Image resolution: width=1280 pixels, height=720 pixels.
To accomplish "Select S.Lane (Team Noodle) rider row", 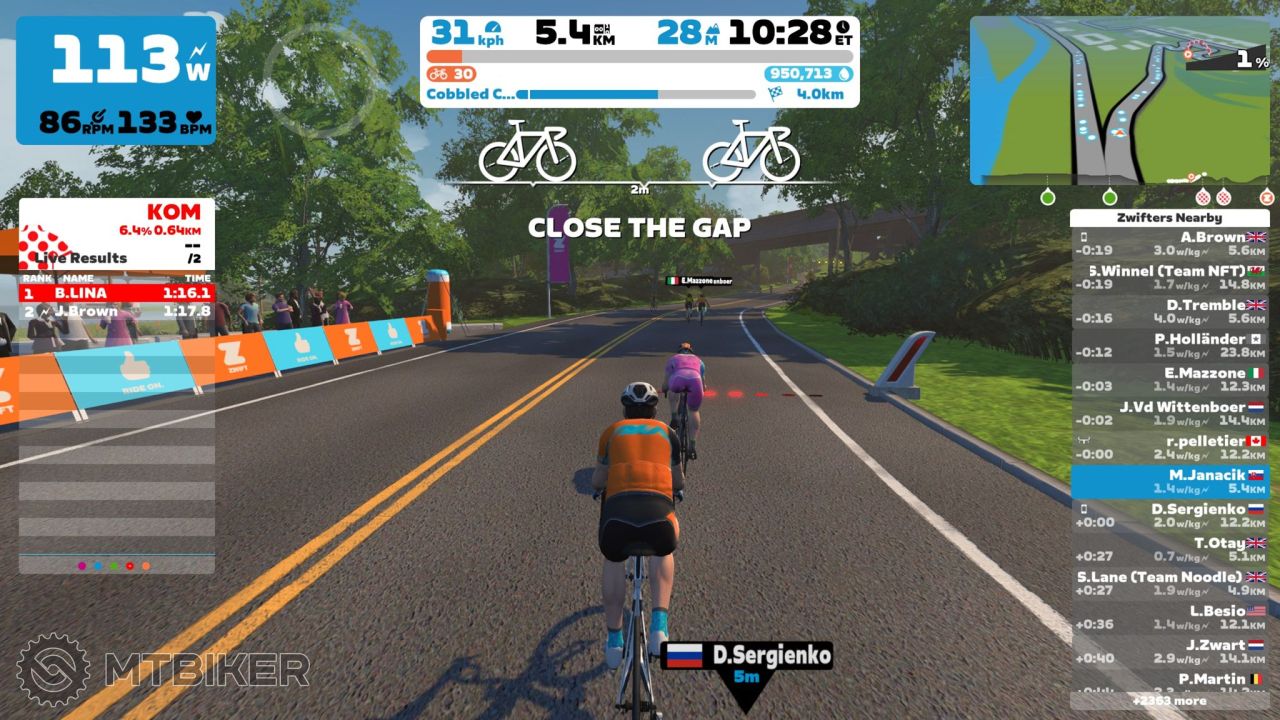I will pos(1170,584).
